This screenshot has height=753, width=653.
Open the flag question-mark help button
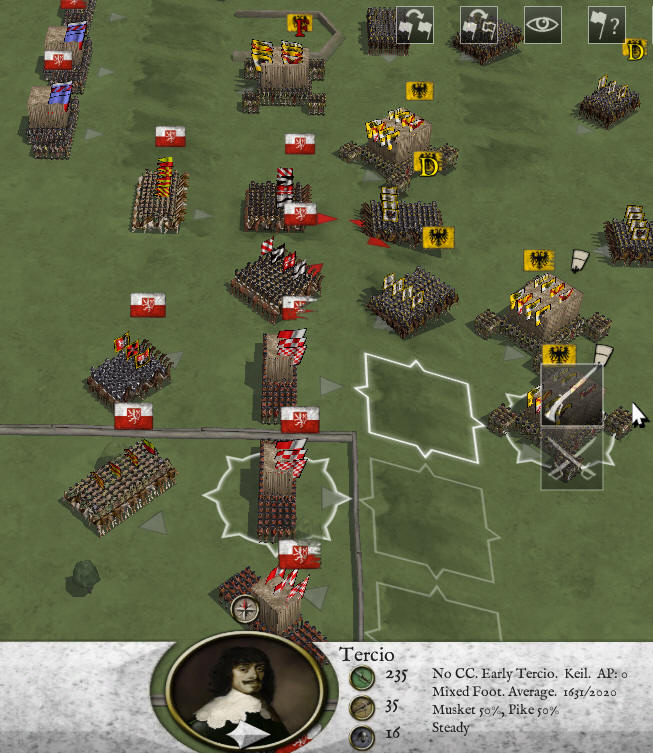606,25
